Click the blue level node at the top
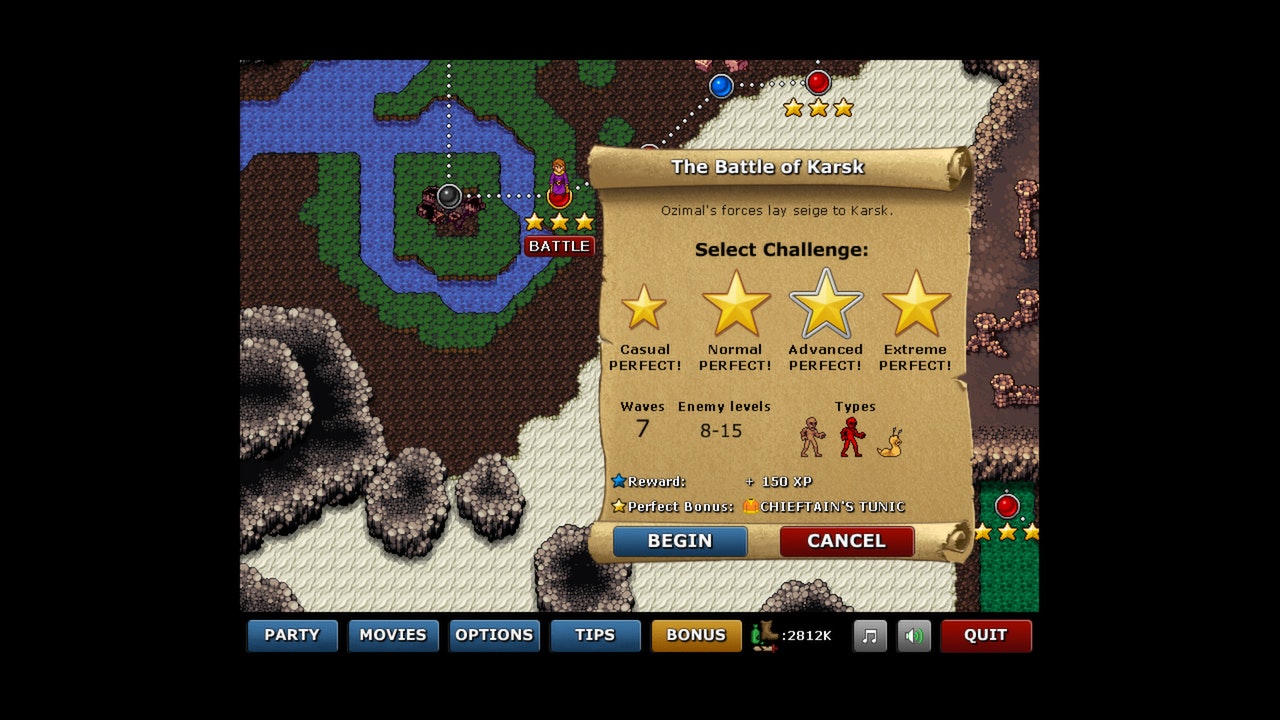 coord(720,86)
